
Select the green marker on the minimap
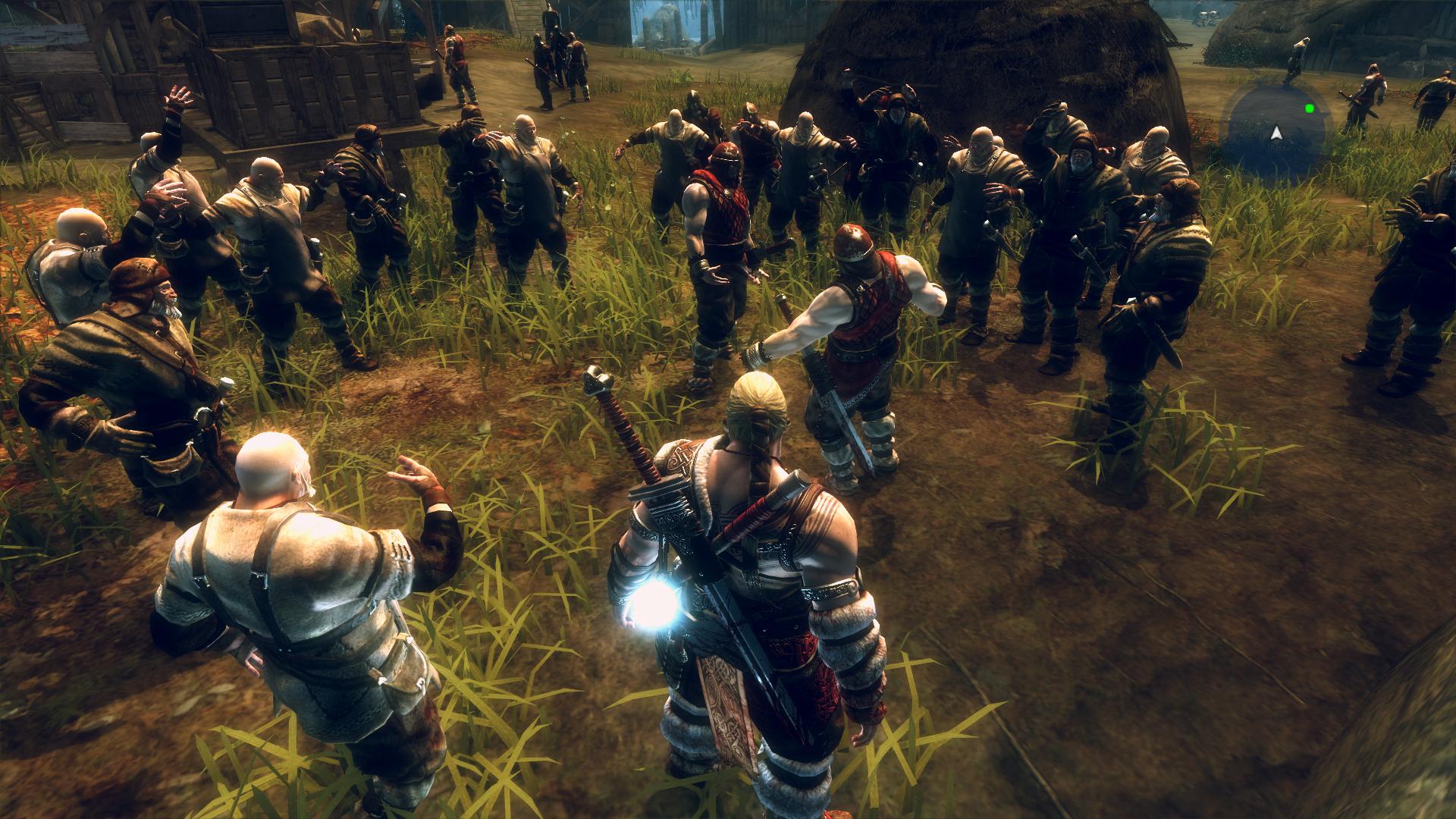tap(1310, 108)
